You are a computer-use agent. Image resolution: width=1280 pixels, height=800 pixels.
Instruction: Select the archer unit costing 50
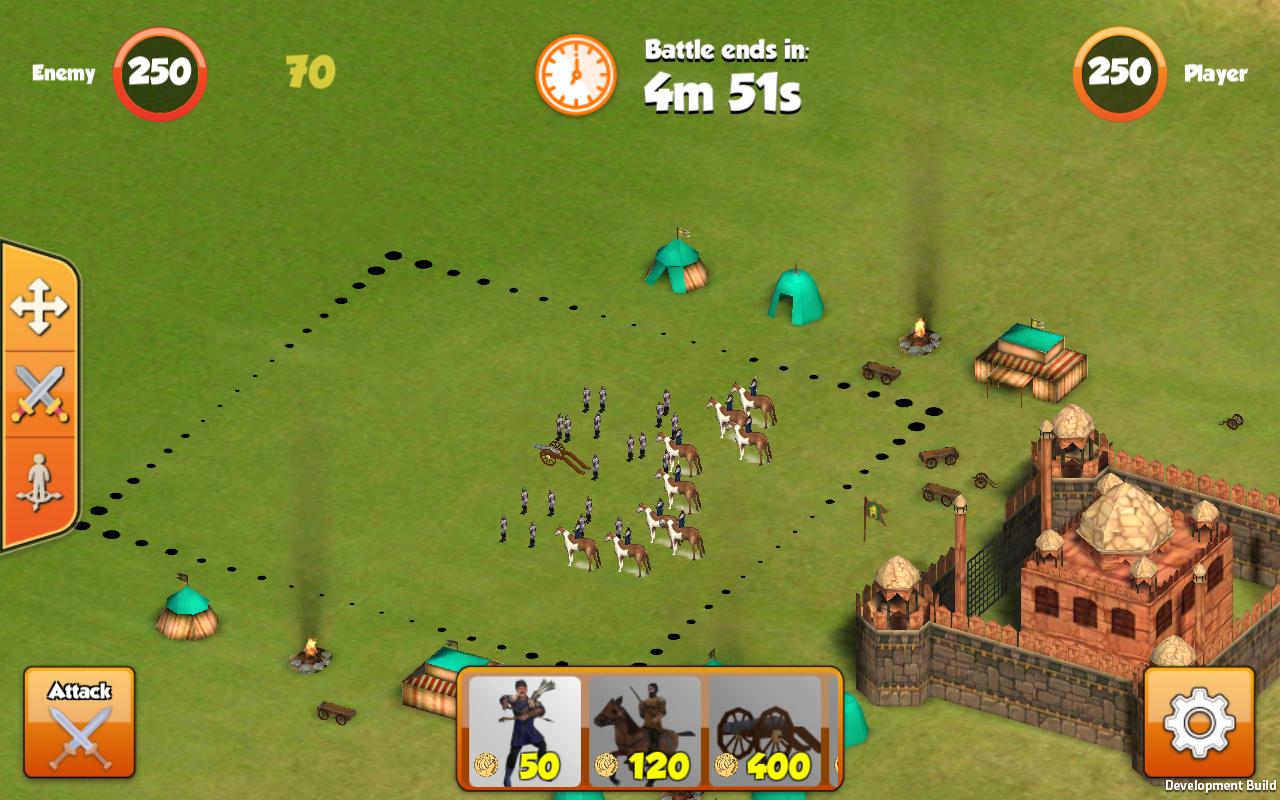525,731
